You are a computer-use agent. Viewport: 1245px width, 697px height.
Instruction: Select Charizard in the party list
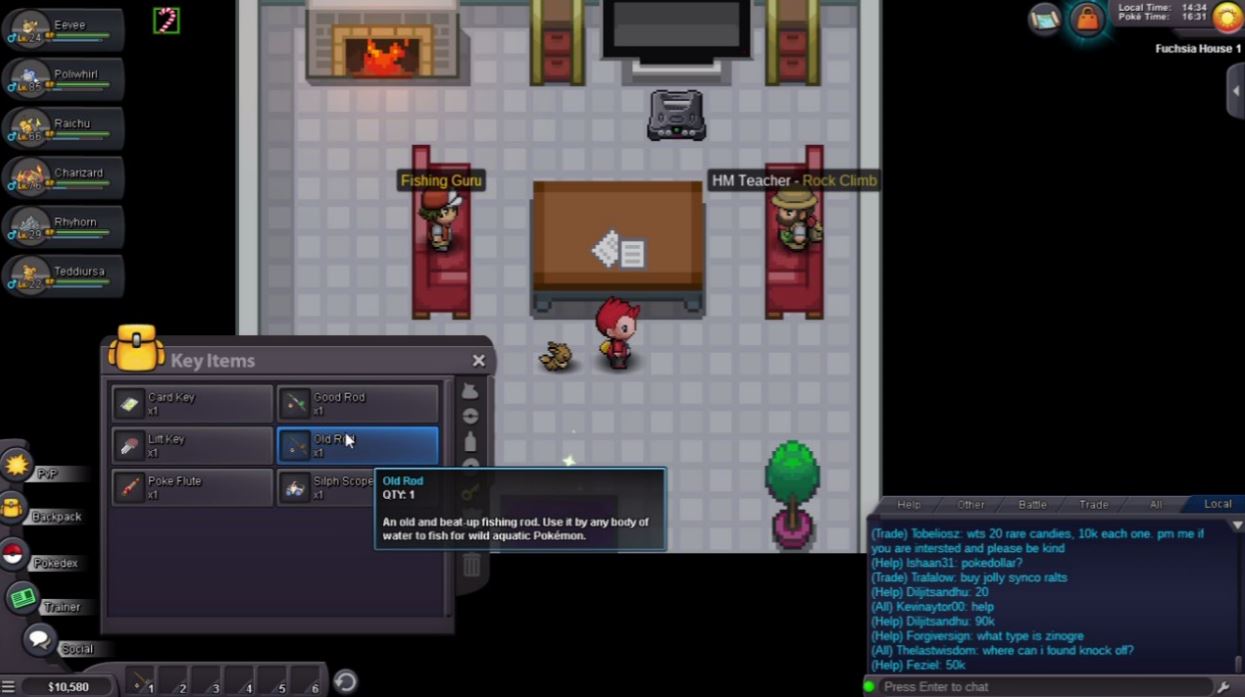(62, 178)
